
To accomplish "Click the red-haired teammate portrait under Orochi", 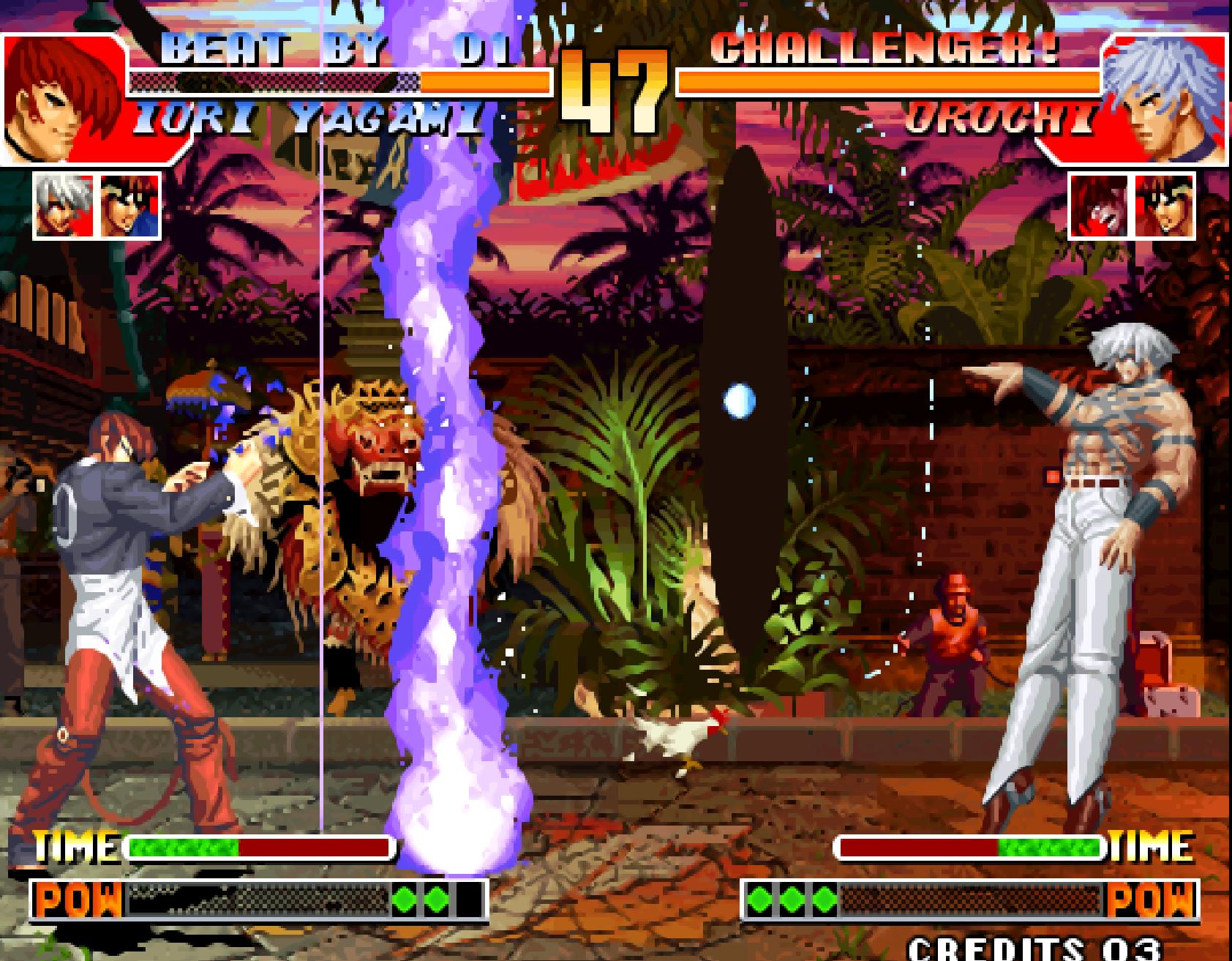I will point(1100,206).
